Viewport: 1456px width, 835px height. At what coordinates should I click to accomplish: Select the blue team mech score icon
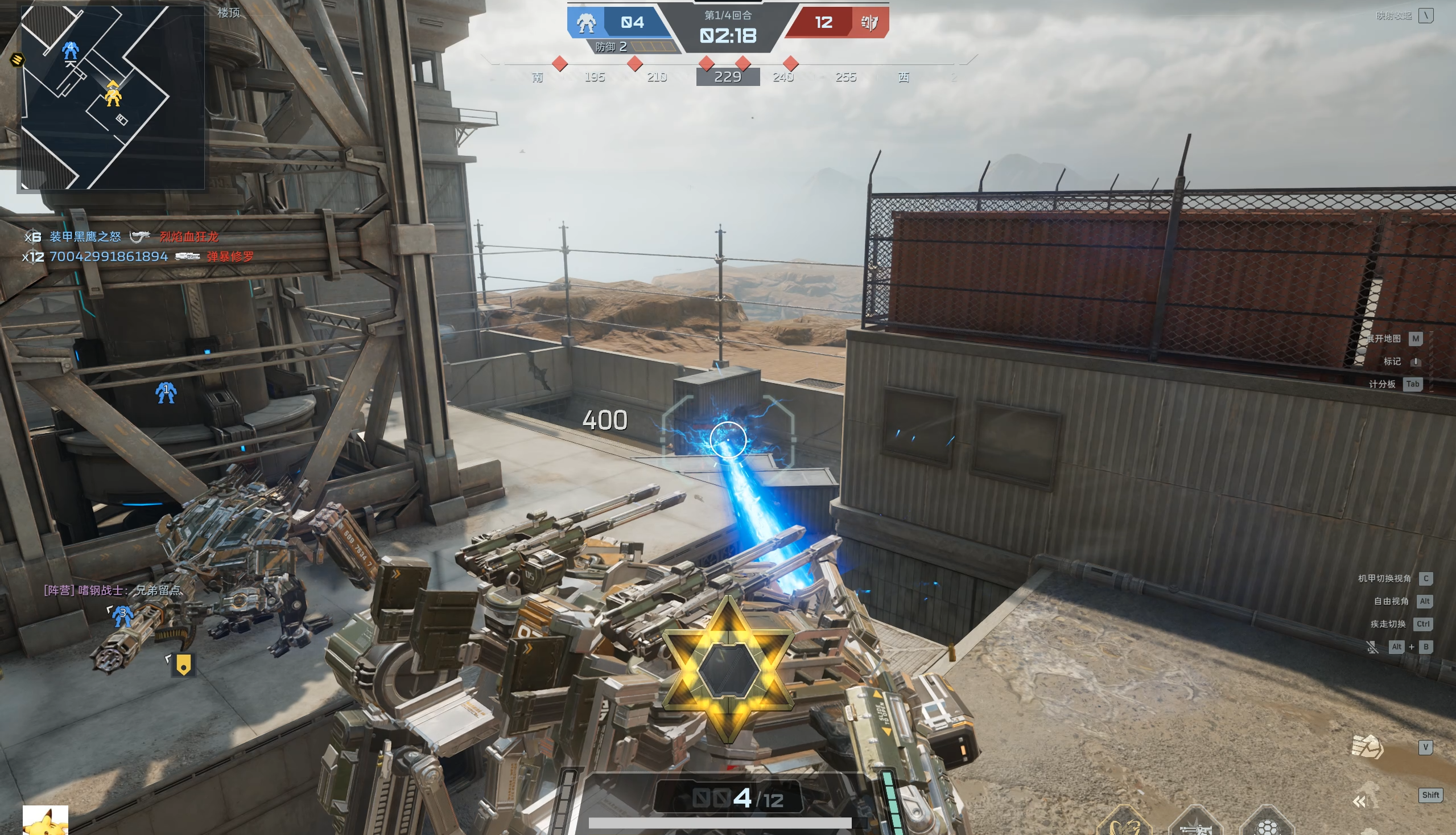pyautogui.click(x=586, y=23)
